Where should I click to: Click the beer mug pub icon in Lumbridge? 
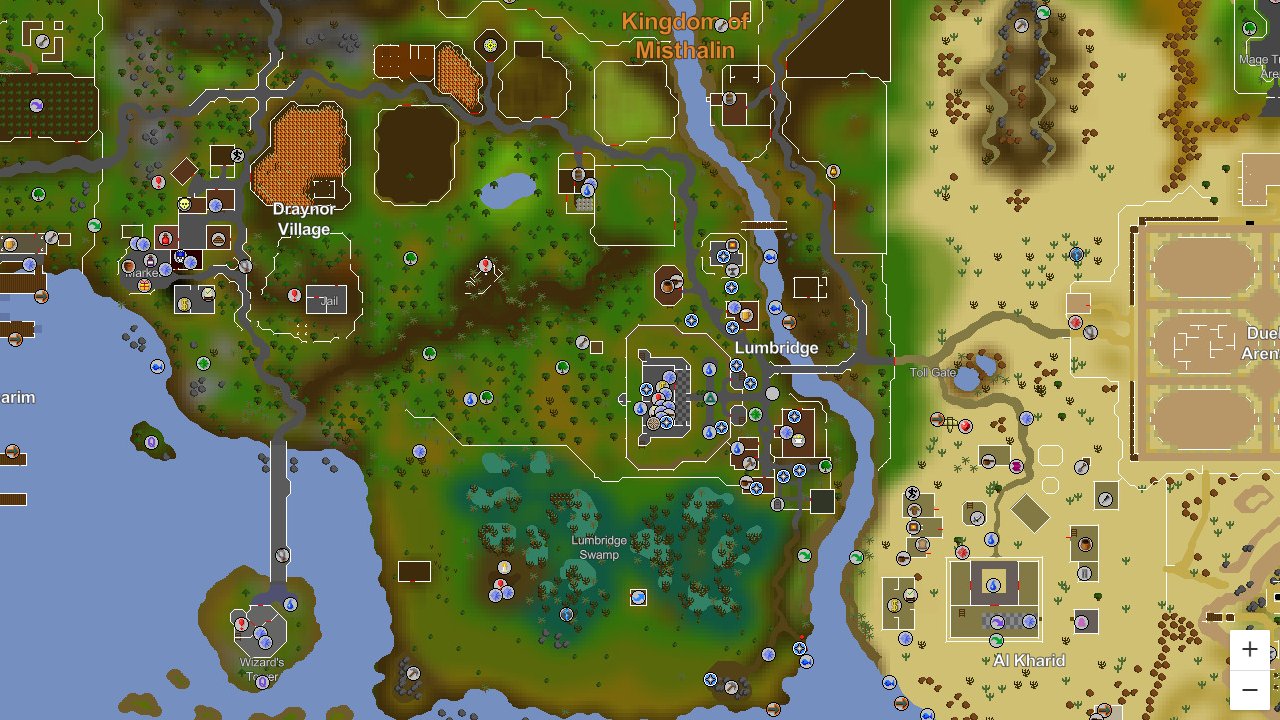(x=747, y=315)
